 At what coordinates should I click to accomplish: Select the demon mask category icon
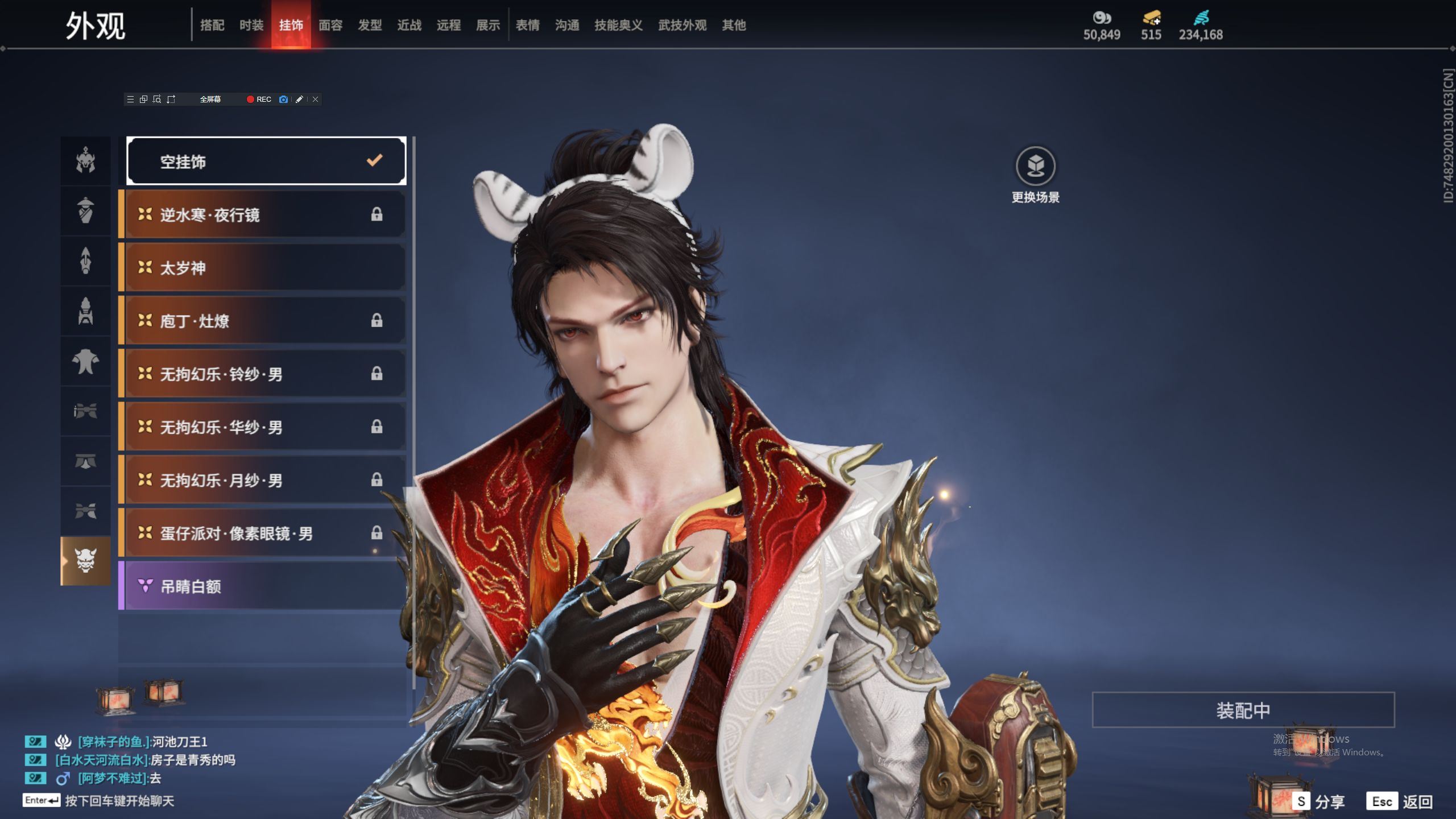pyautogui.click(x=85, y=561)
